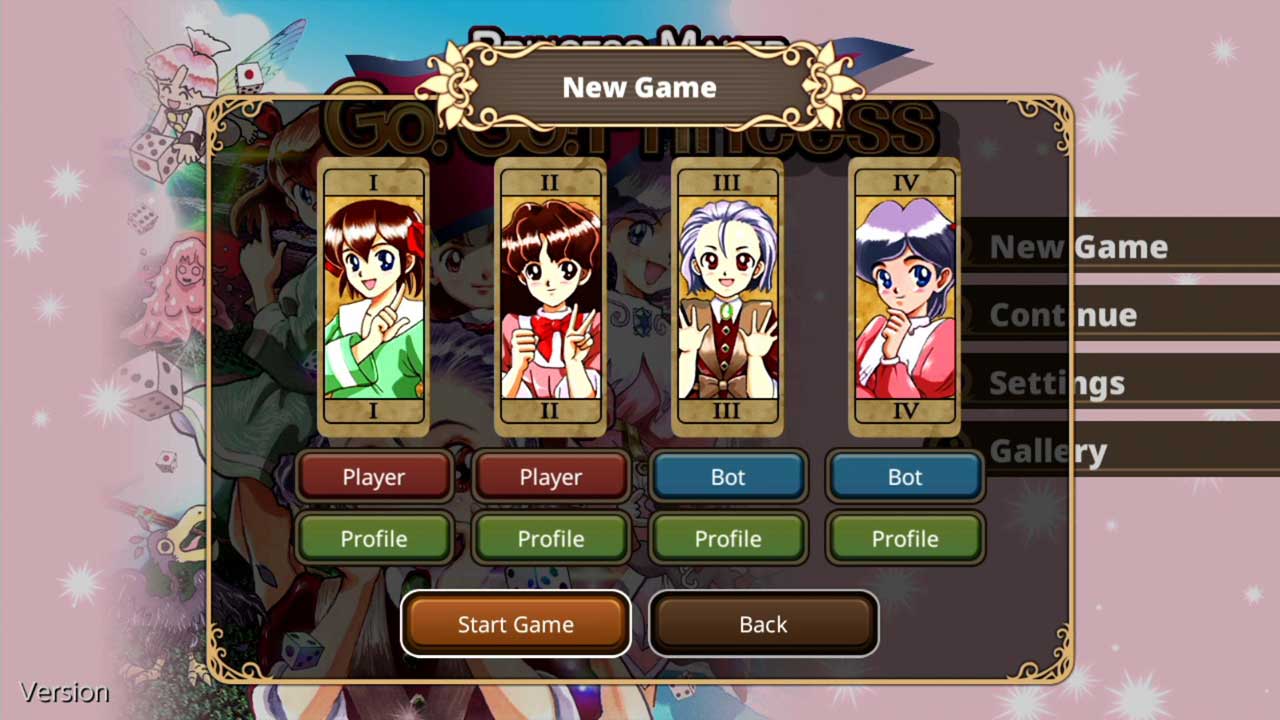This screenshot has height=720, width=1280.
Task: Open the Profile selector for slot I
Action: 374,538
